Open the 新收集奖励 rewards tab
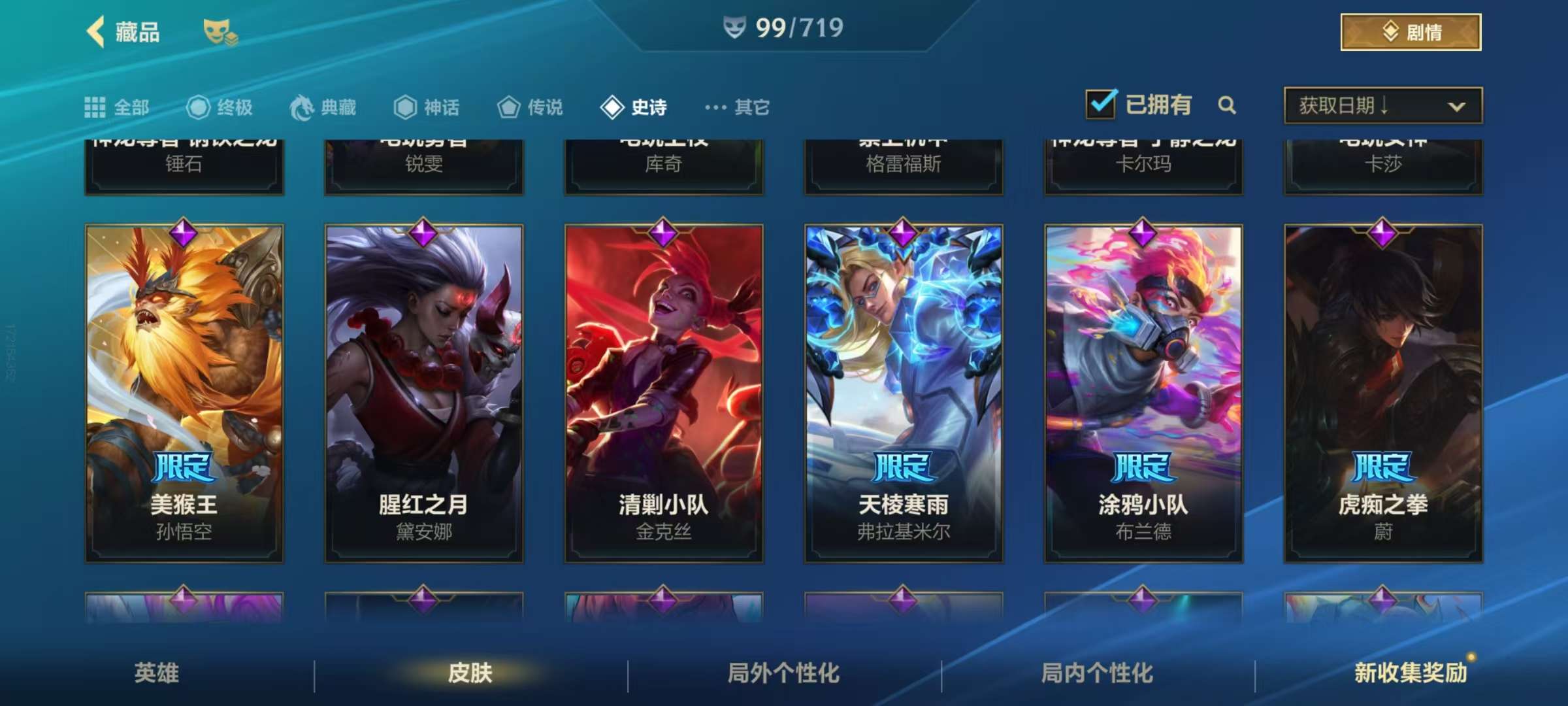This screenshot has width=1568, height=706. pos(1410,673)
